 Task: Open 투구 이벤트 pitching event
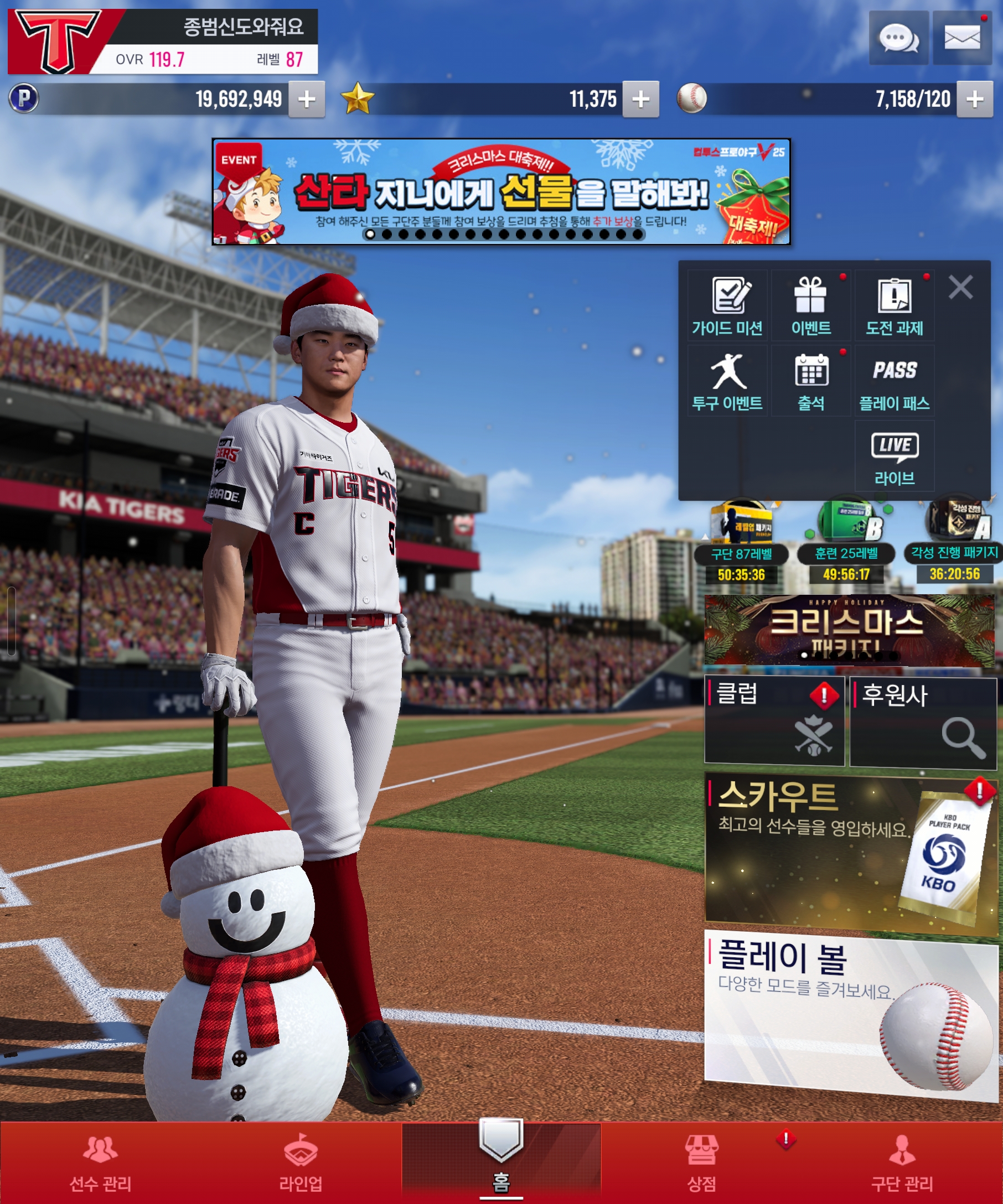[x=727, y=381]
